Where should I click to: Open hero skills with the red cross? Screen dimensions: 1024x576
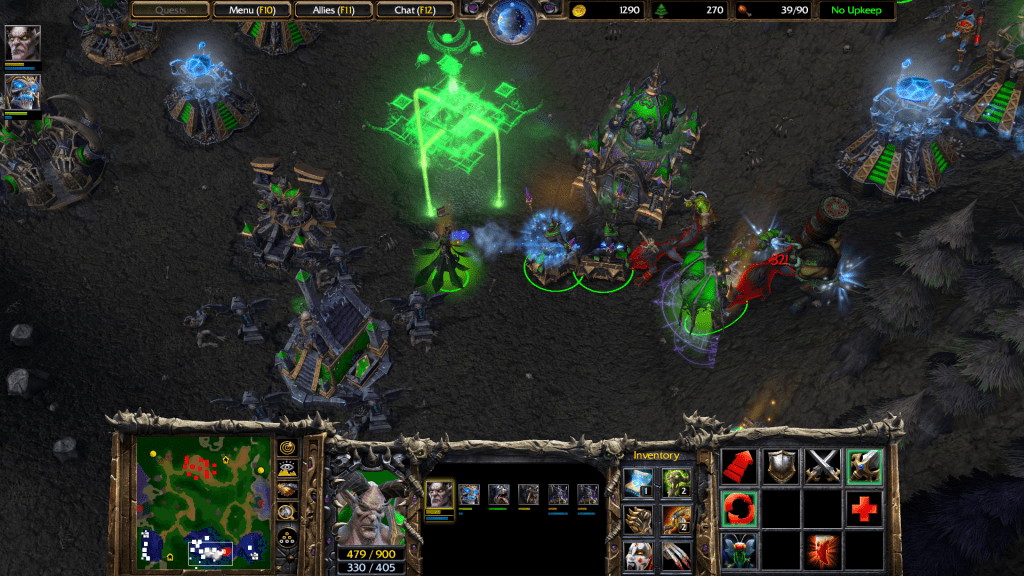pos(863,508)
